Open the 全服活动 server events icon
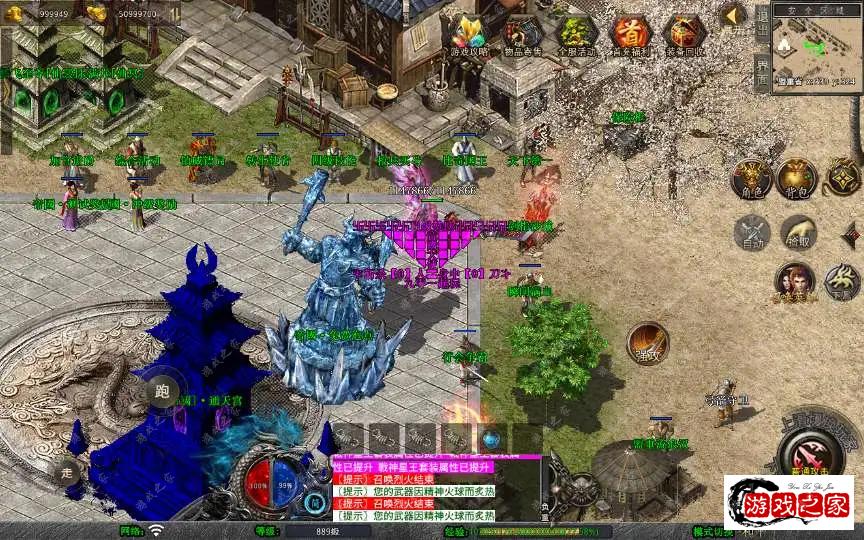The height and width of the screenshot is (540, 864). coord(577,35)
